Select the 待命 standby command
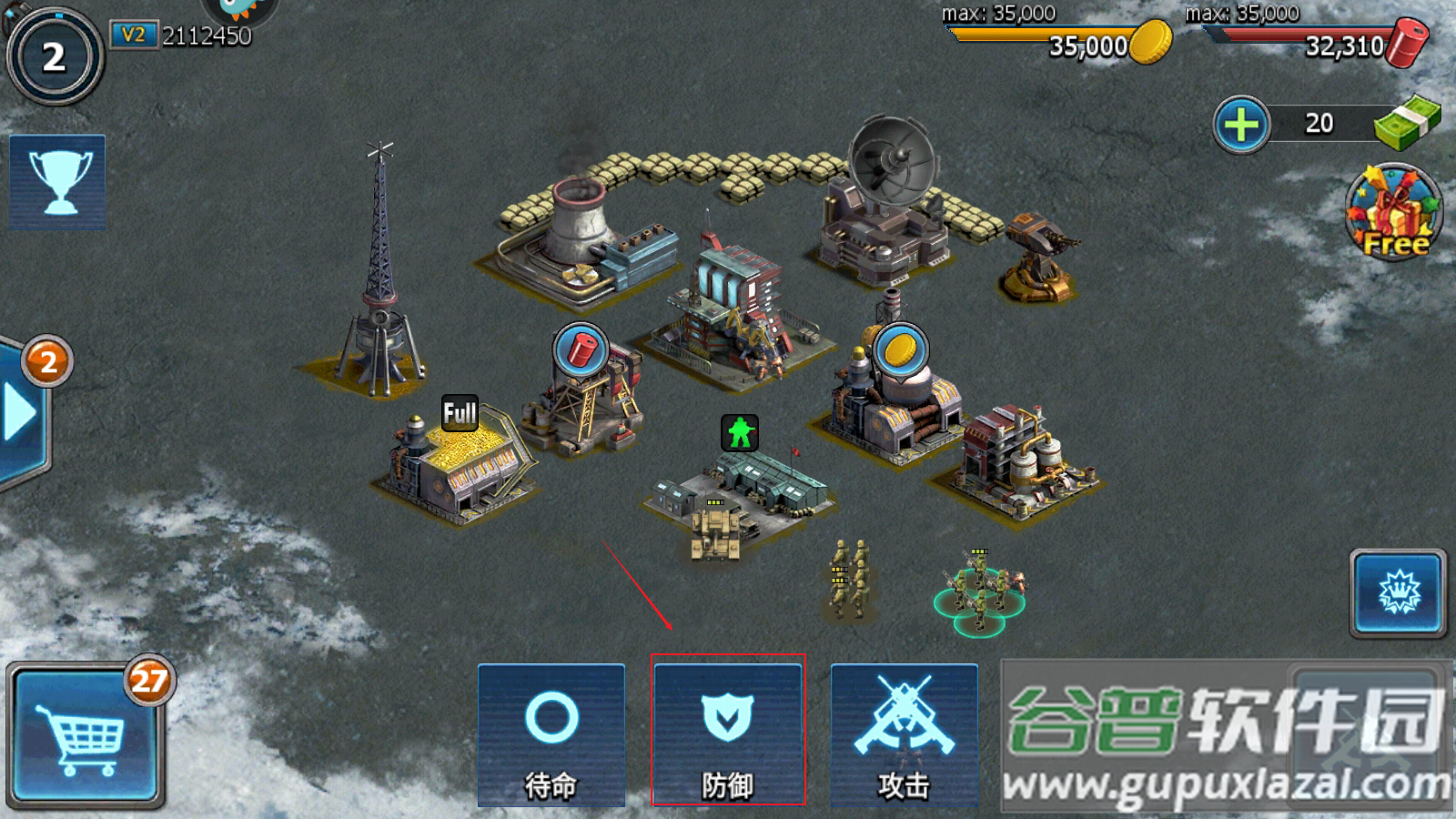 (x=551, y=735)
